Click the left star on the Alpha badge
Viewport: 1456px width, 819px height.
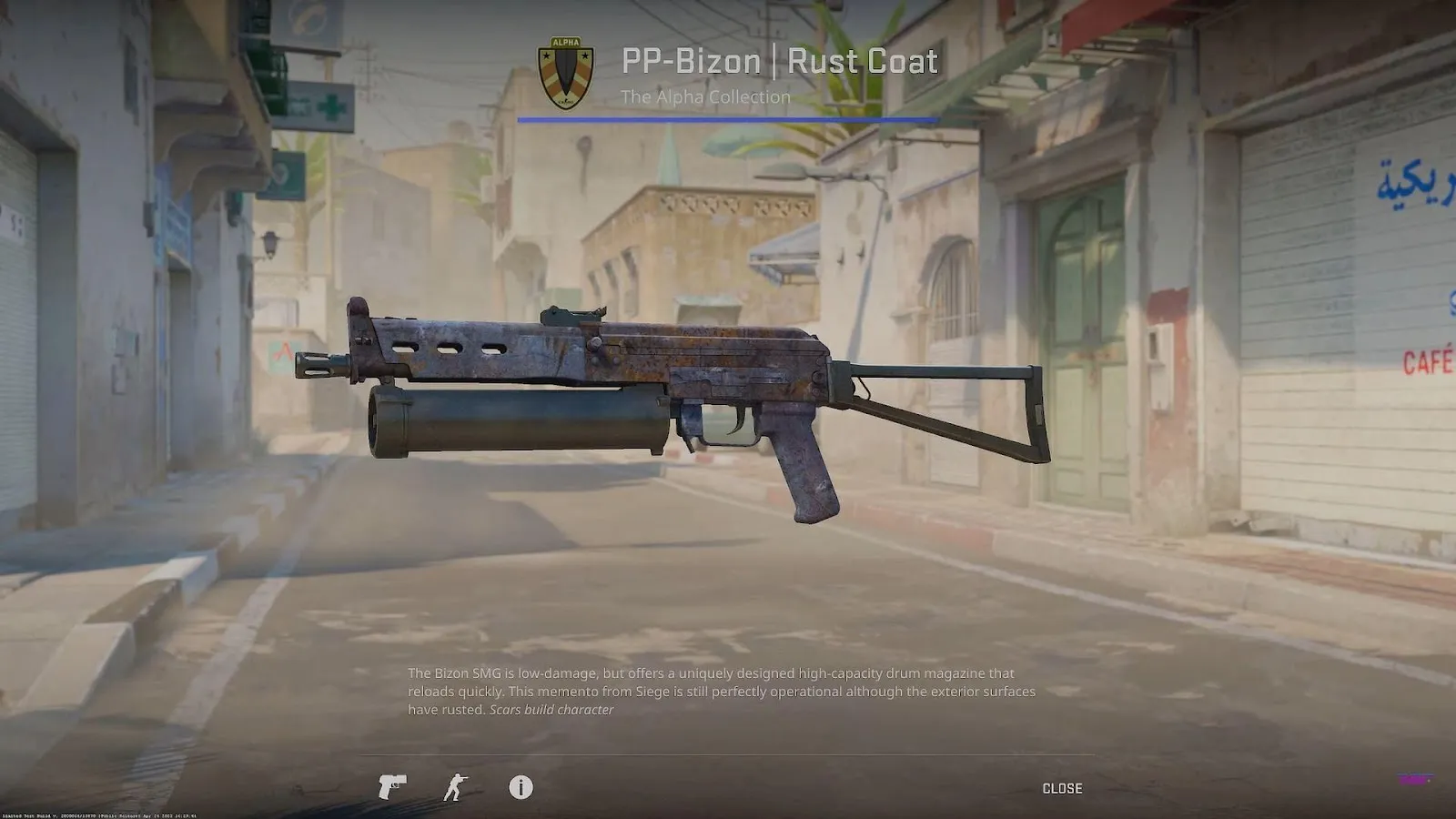click(546, 56)
